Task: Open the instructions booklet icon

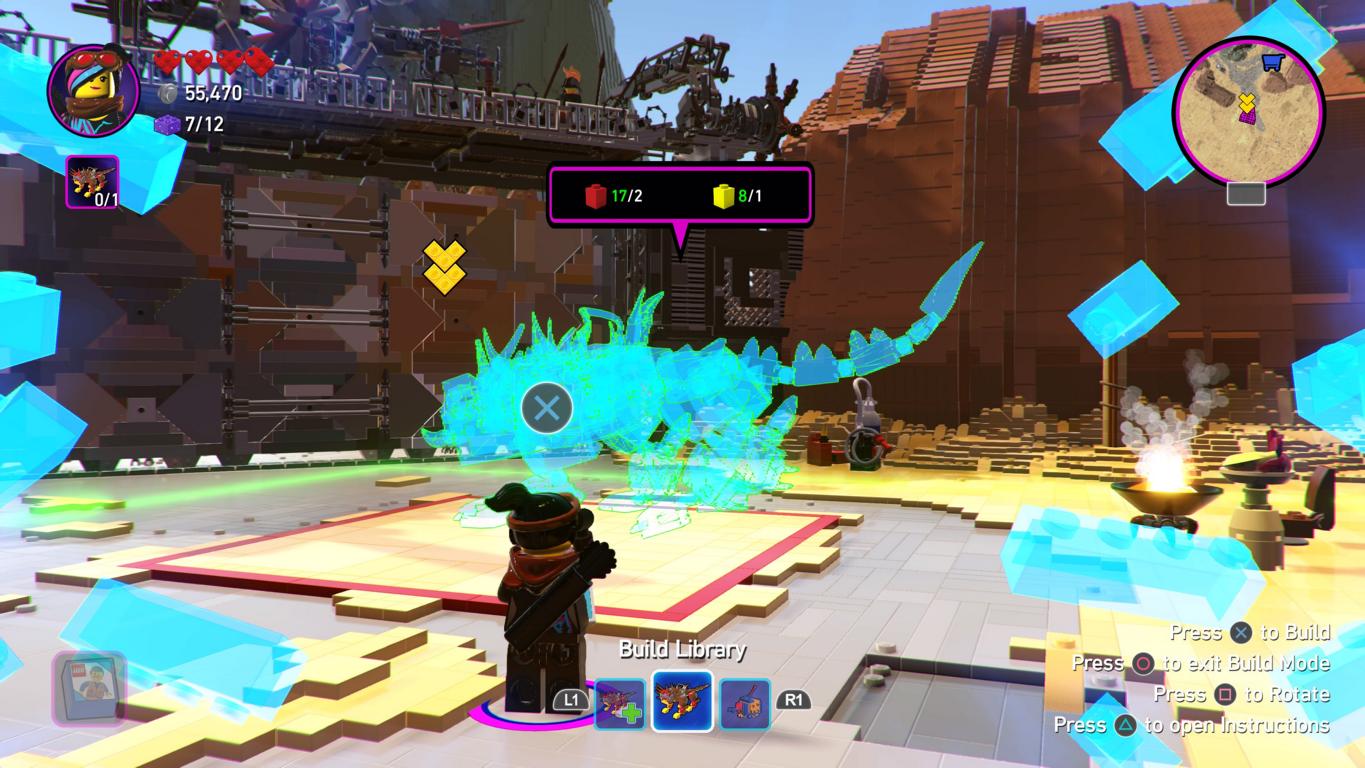Action: point(89,686)
